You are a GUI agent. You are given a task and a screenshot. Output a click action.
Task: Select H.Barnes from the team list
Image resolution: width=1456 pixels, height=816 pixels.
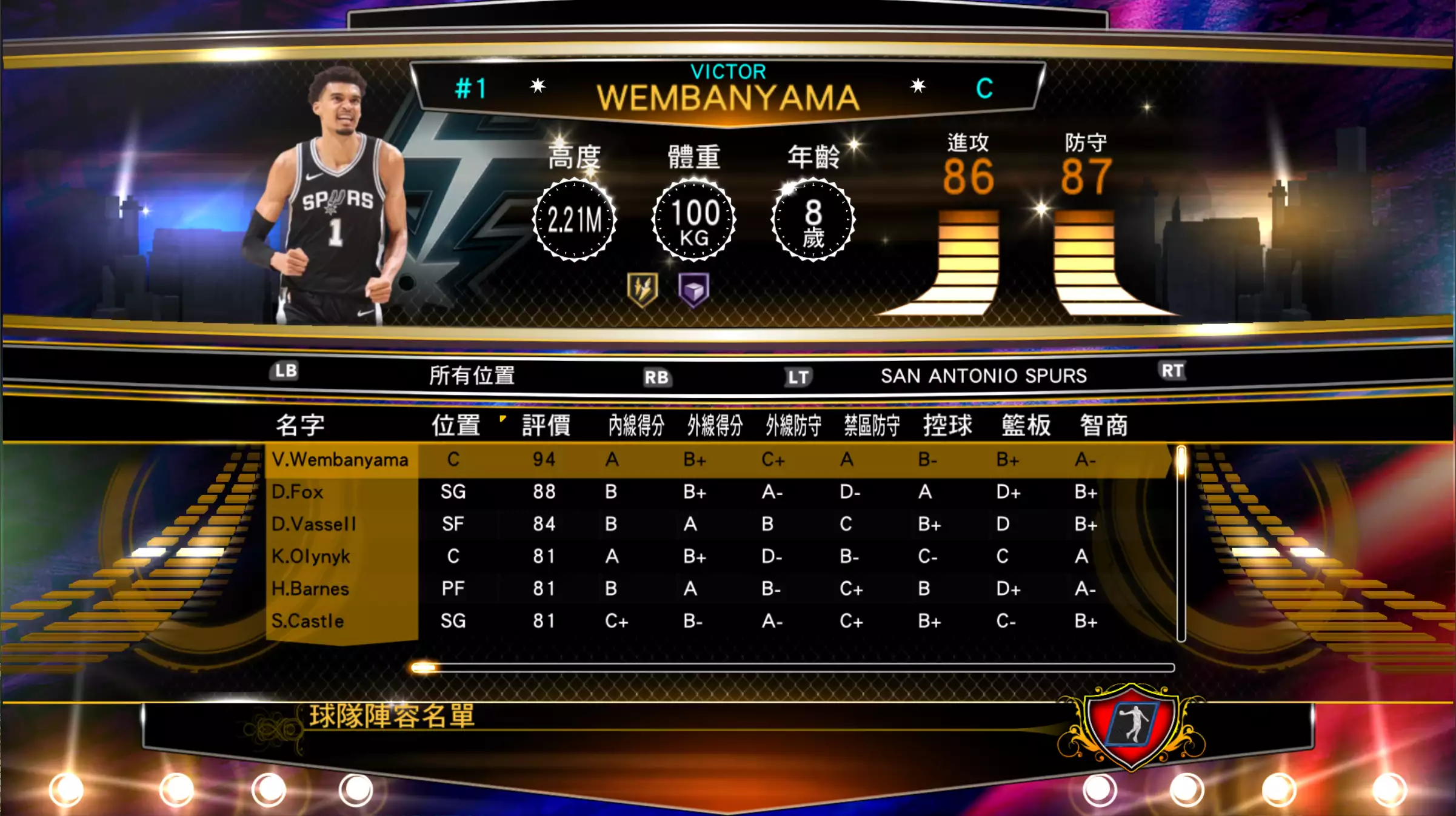coord(310,589)
